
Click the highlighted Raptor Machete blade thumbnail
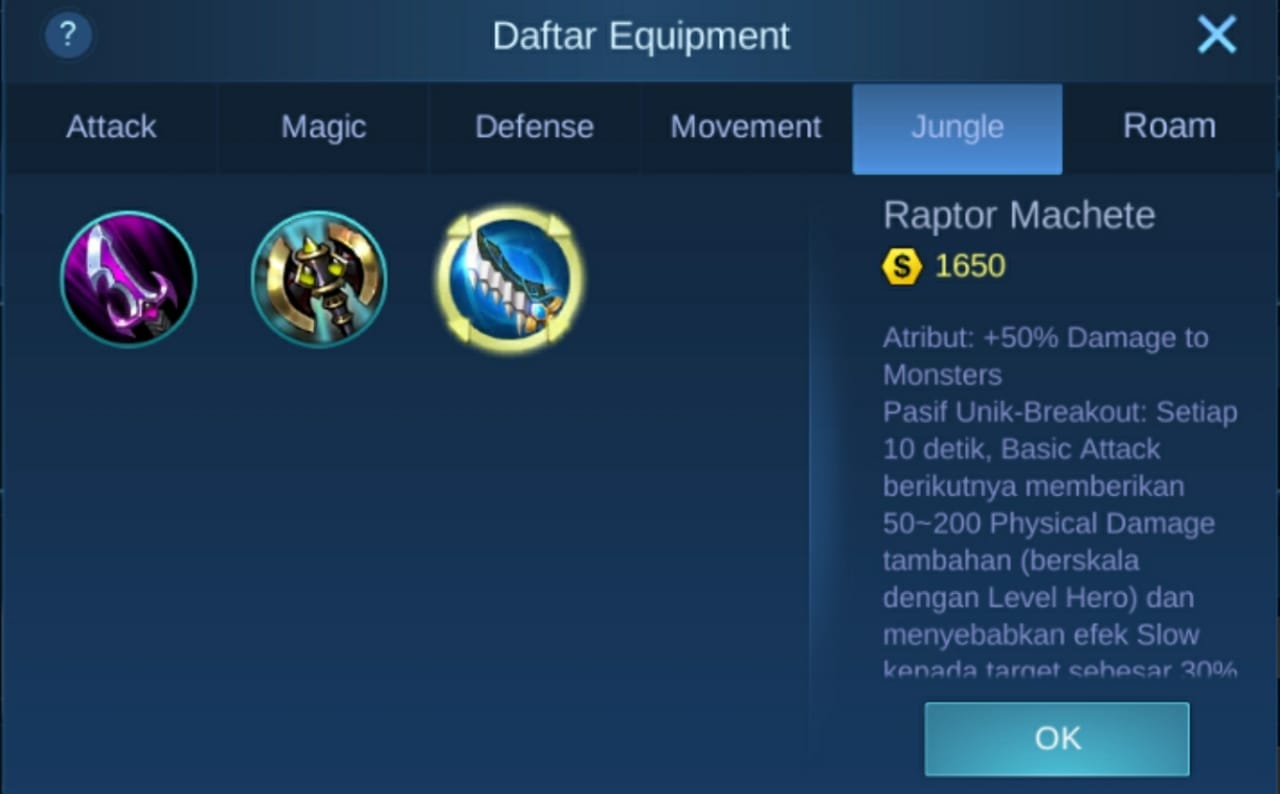click(x=510, y=278)
